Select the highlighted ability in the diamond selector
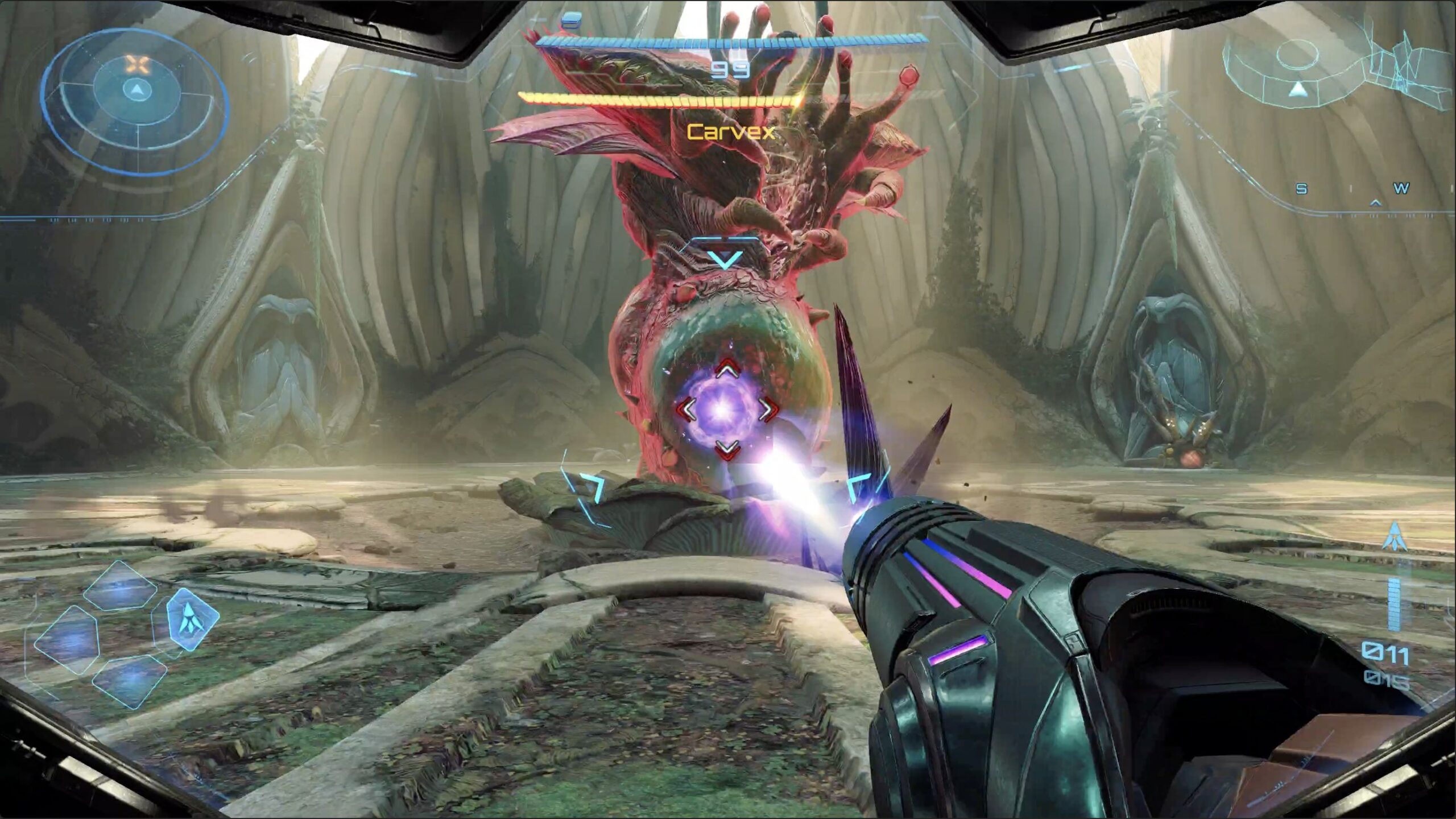 tap(192, 619)
